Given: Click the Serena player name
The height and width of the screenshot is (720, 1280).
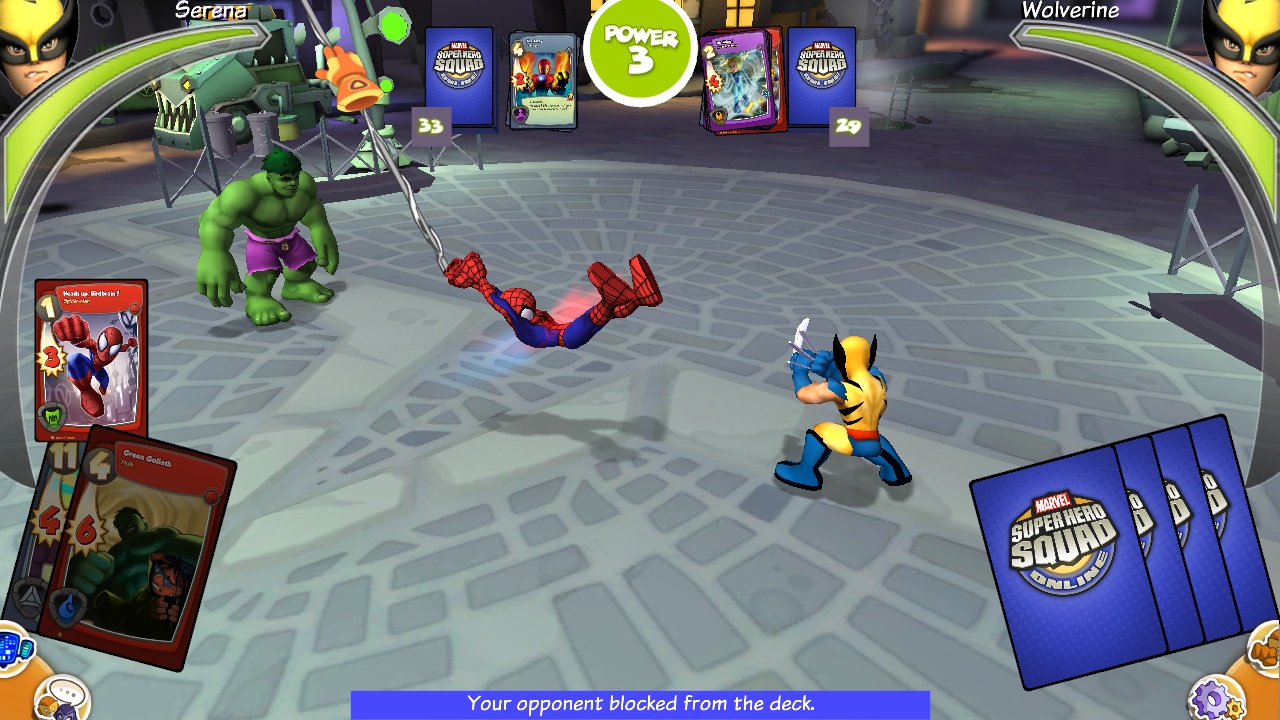Looking at the screenshot, I should [210, 12].
